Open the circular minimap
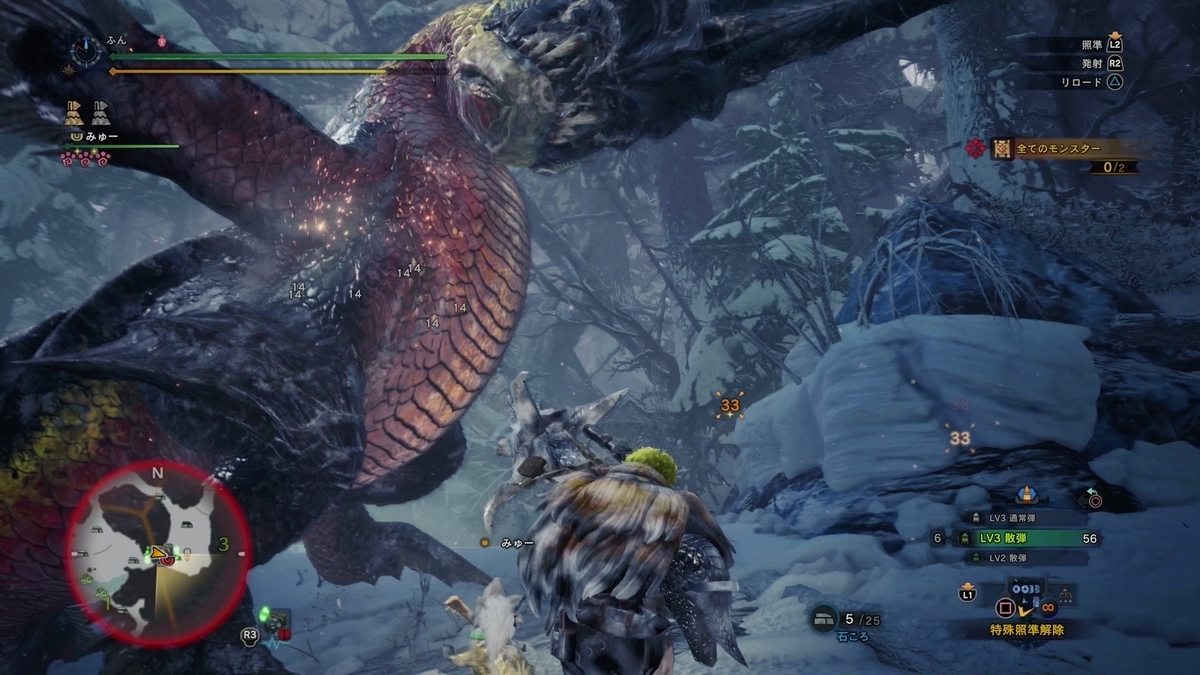 (158, 551)
